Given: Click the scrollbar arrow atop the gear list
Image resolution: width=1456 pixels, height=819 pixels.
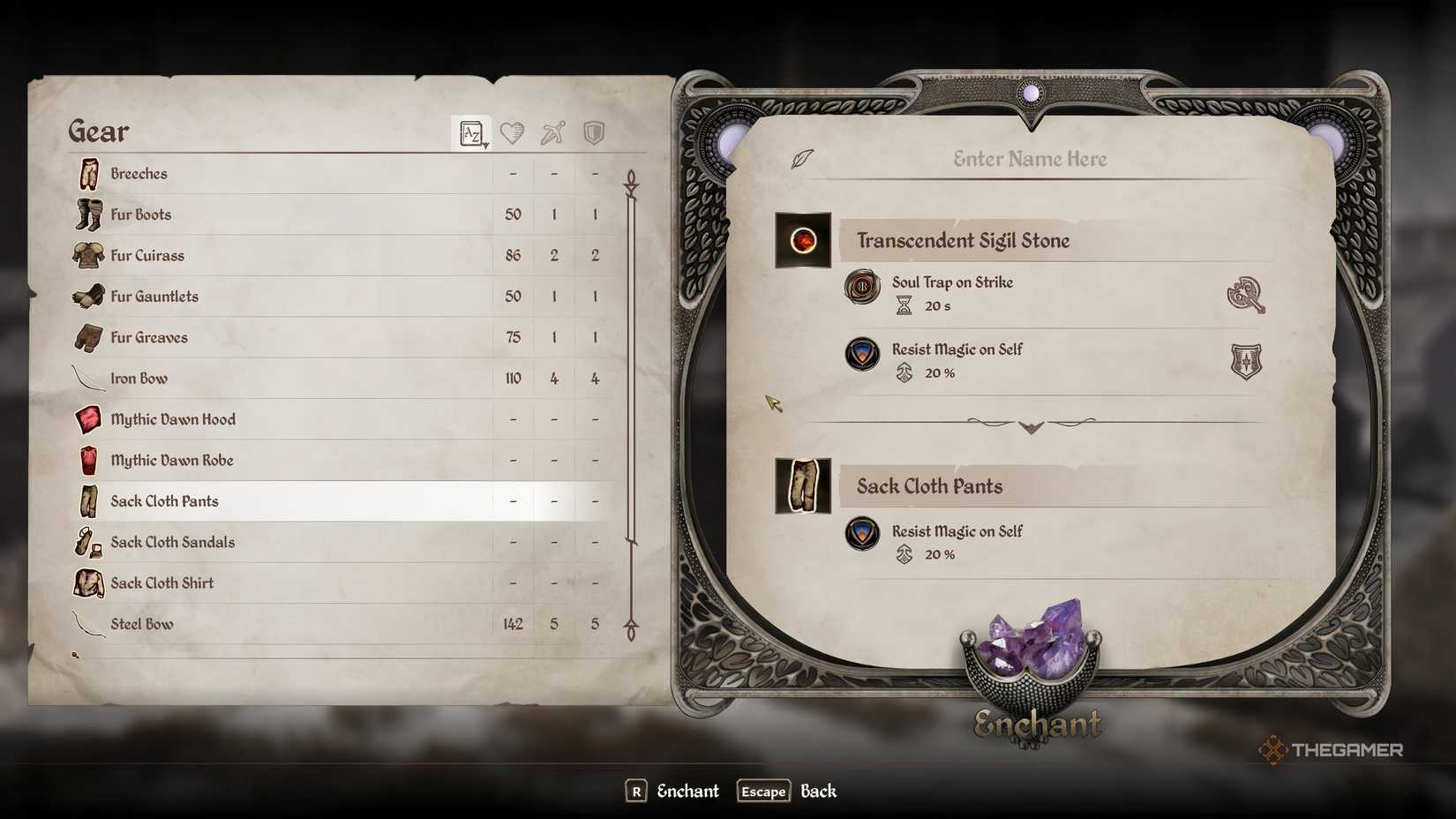Looking at the screenshot, I should click(629, 178).
